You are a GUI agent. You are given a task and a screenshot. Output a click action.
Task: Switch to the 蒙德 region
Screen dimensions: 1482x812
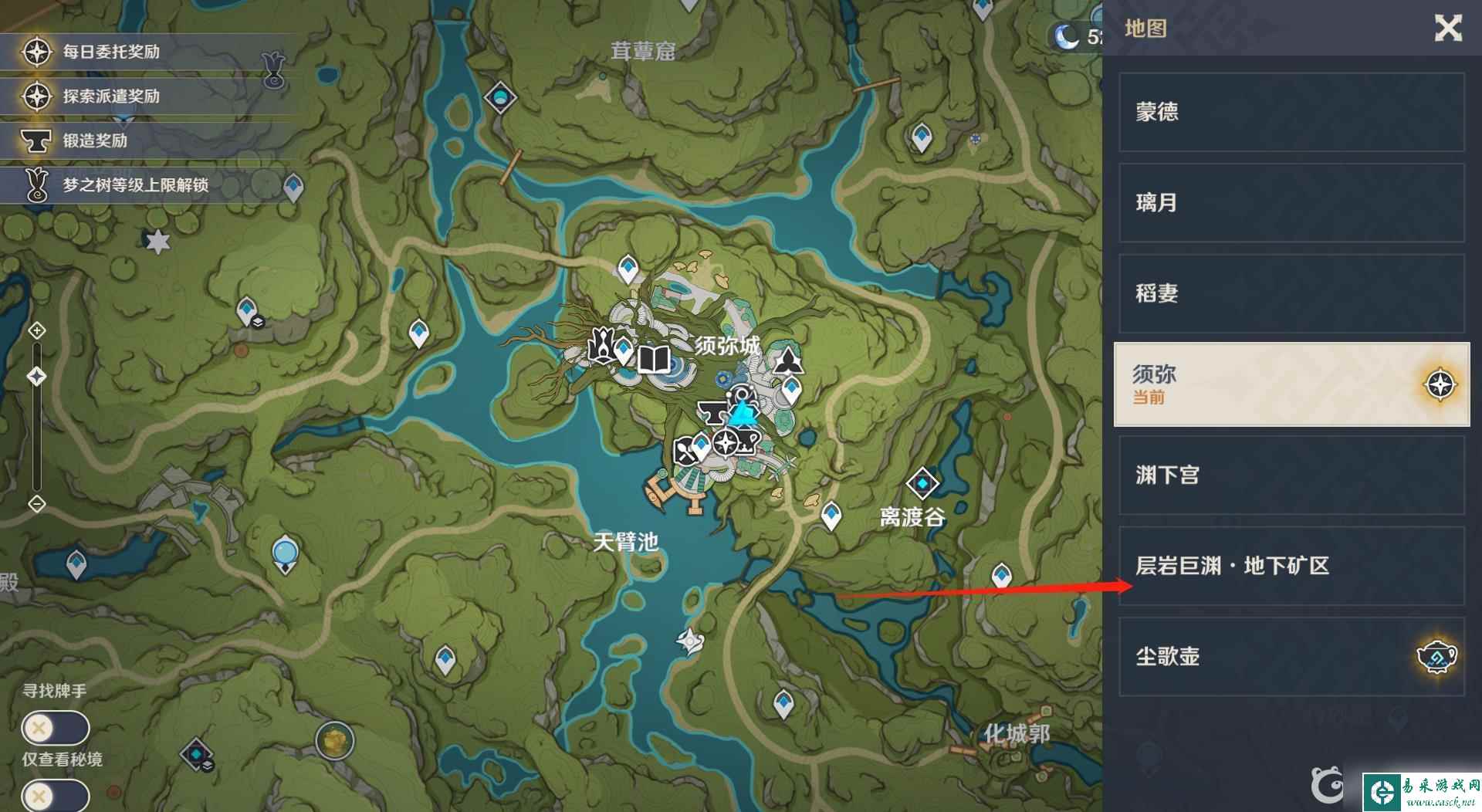click(x=1291, y=112)
